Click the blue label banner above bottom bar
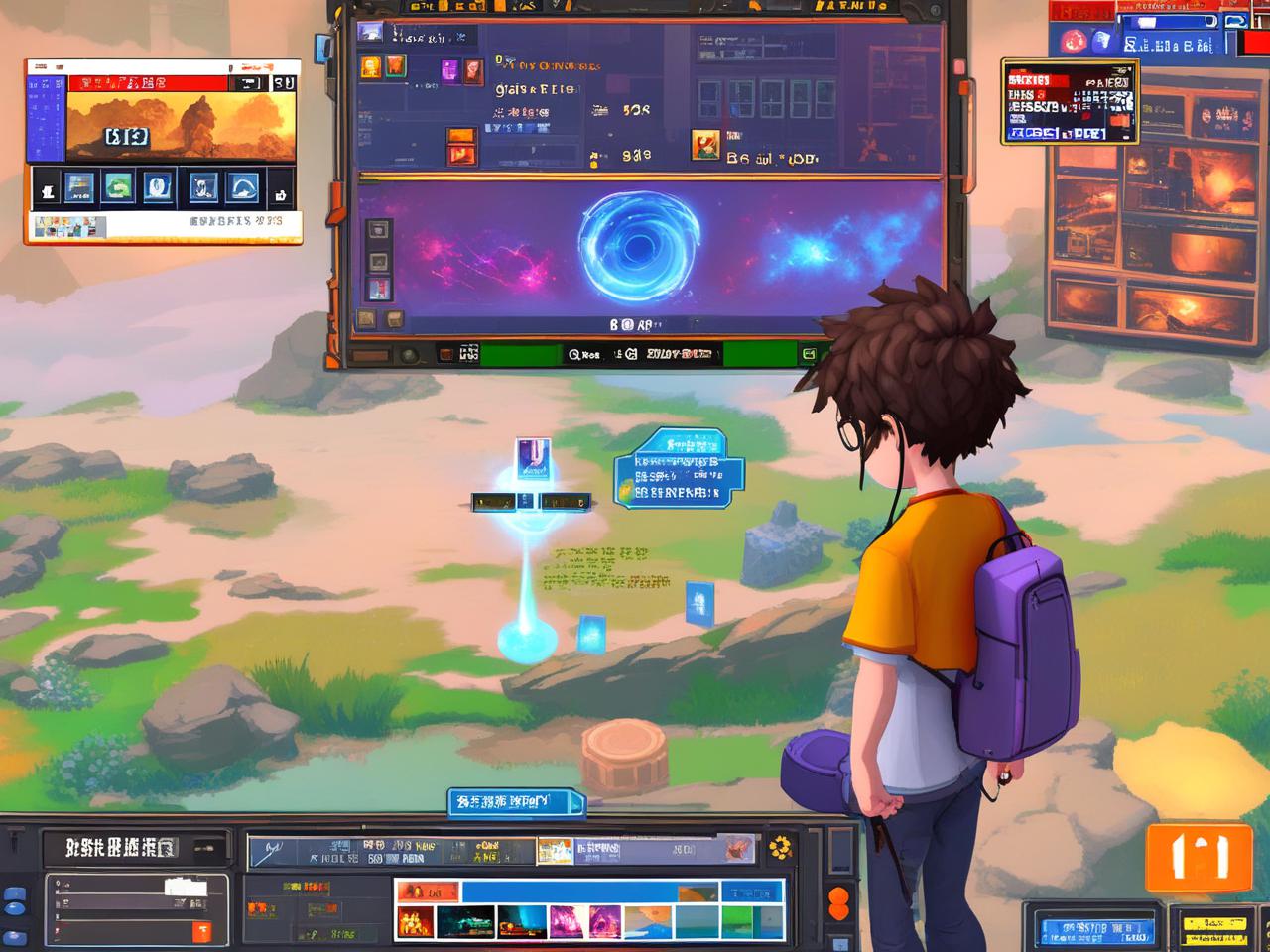Image resolution: width=1270 pixels, height=952 pixels. tap(514, 802)
